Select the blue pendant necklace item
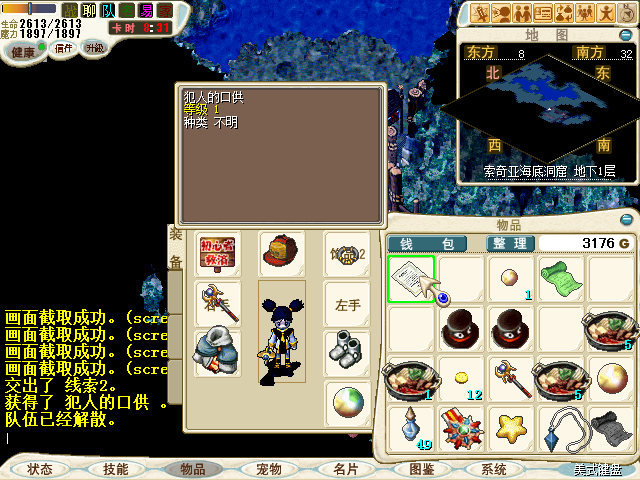This screenshot has height=480, width=640. pyautogui.click(x=560, y=427)
